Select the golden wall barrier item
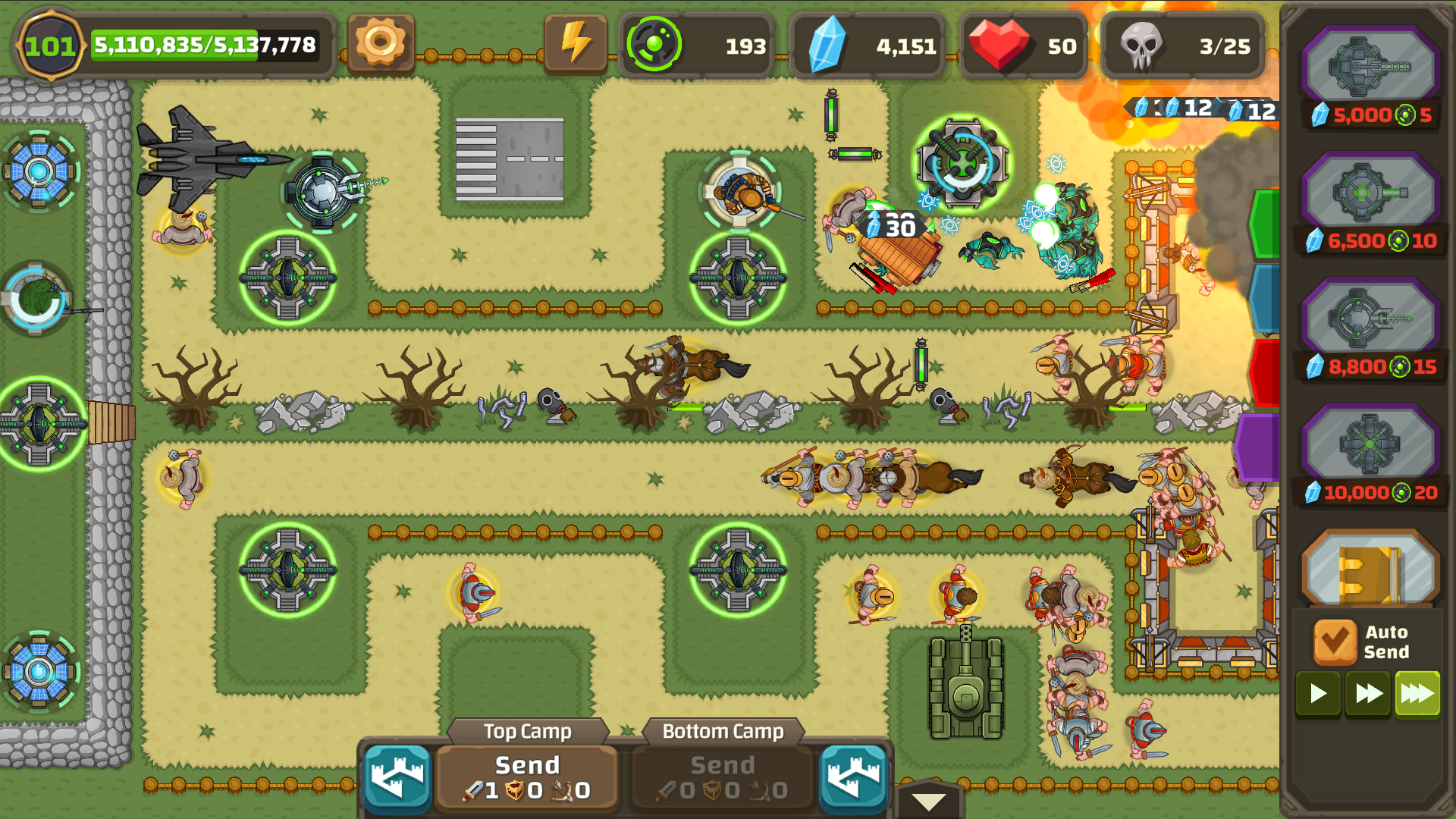The image size is (1456, 819). tap(1370, 570)
